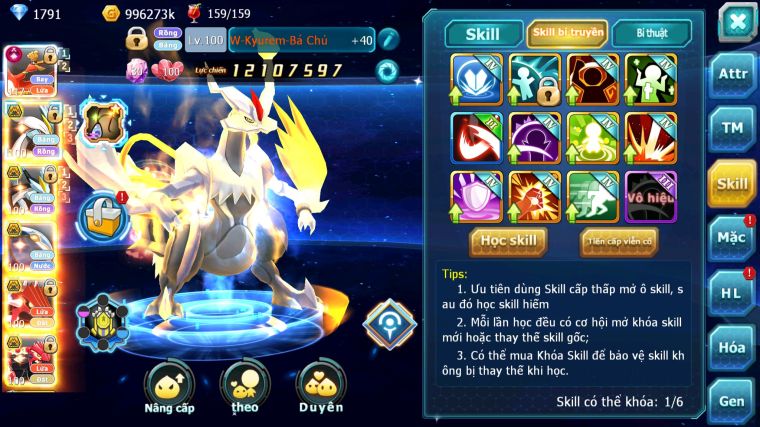Select the Hóa side tab
The height and width of the screenshot is (427, 760).
pyautogui.click(x=733, y=347)
